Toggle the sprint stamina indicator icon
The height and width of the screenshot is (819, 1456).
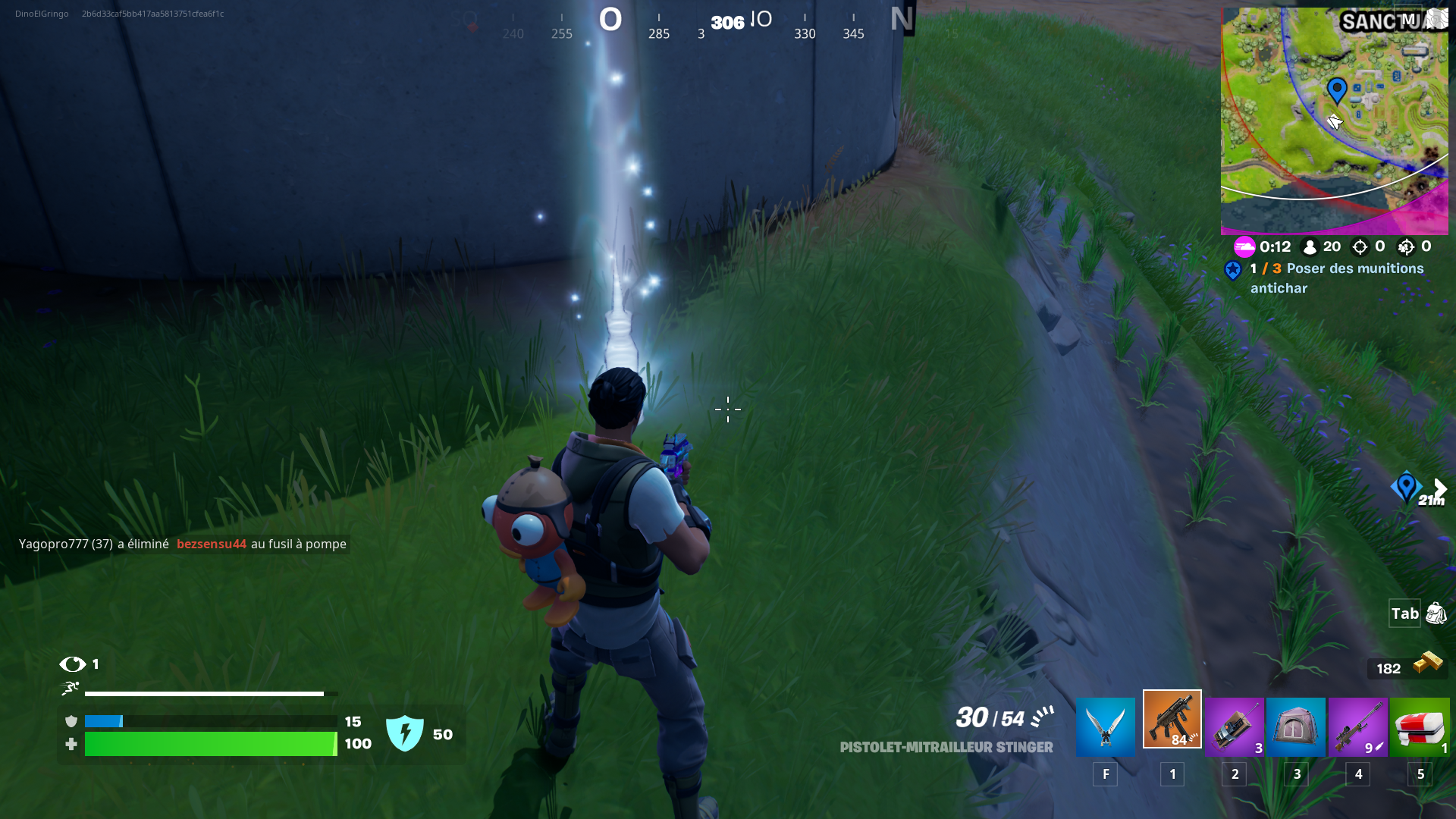pos(70,690)
